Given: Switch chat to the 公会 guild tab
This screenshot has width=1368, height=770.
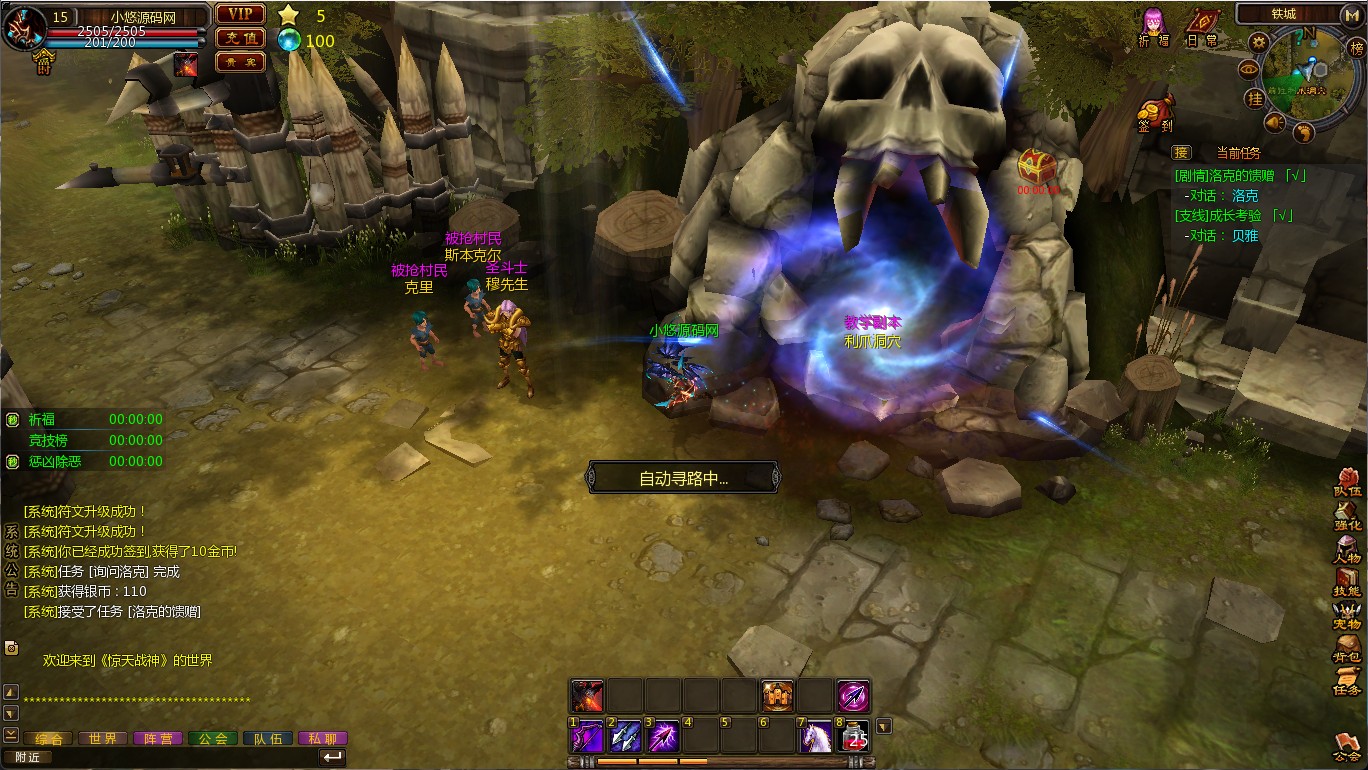Looking at the screenshot, I should click(212, 738).
